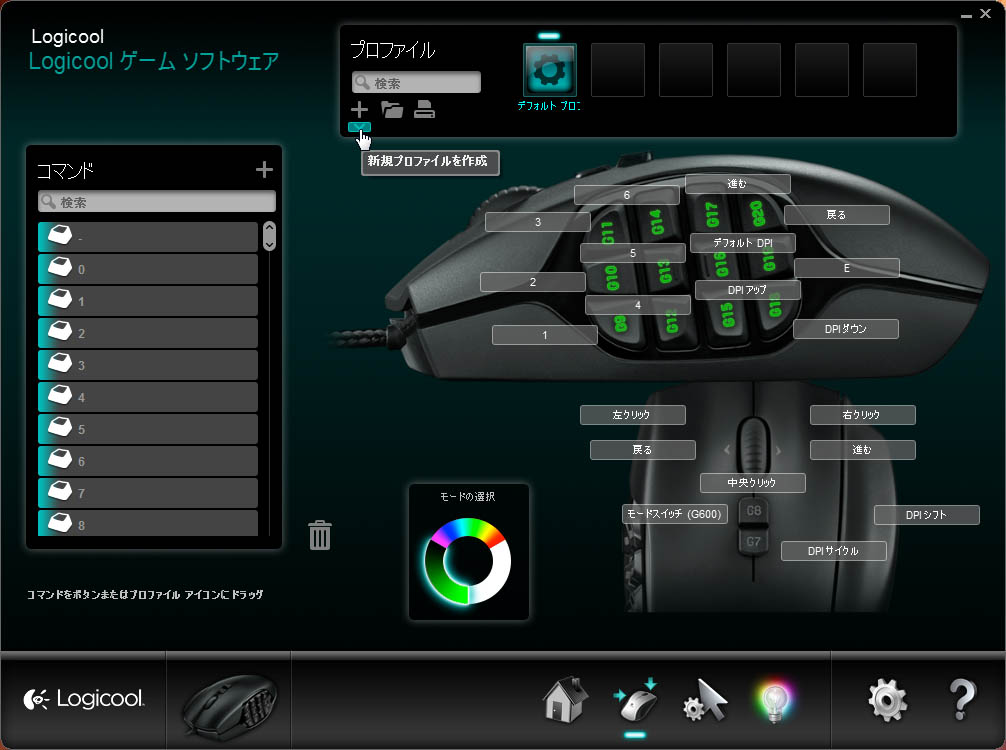Screen dimensions: 1006x750
Task: Choose the 左クリック assignment label
Action: (x=633, y=415)
